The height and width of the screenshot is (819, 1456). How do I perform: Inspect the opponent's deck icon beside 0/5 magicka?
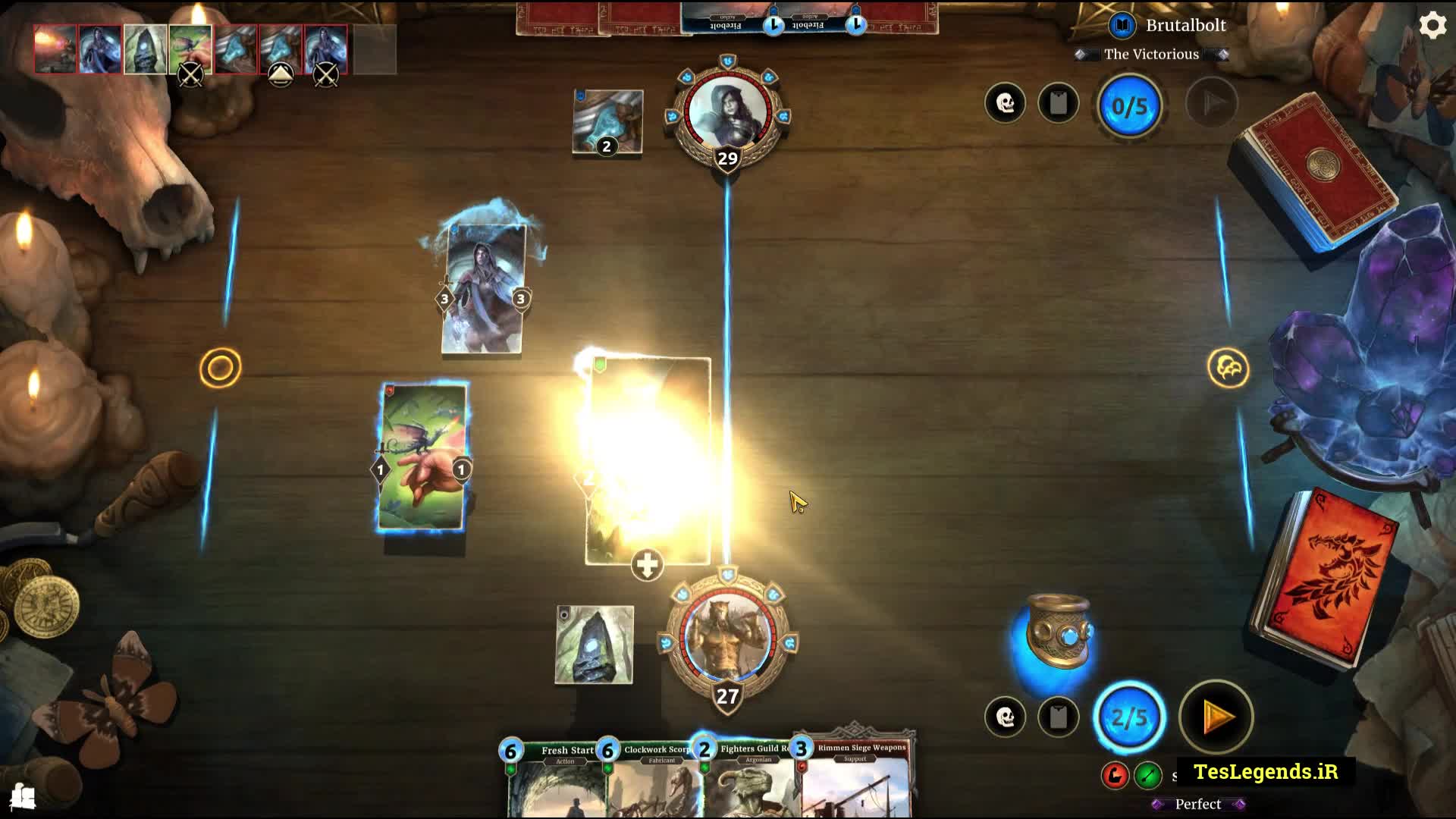[x=1058, y=103]
